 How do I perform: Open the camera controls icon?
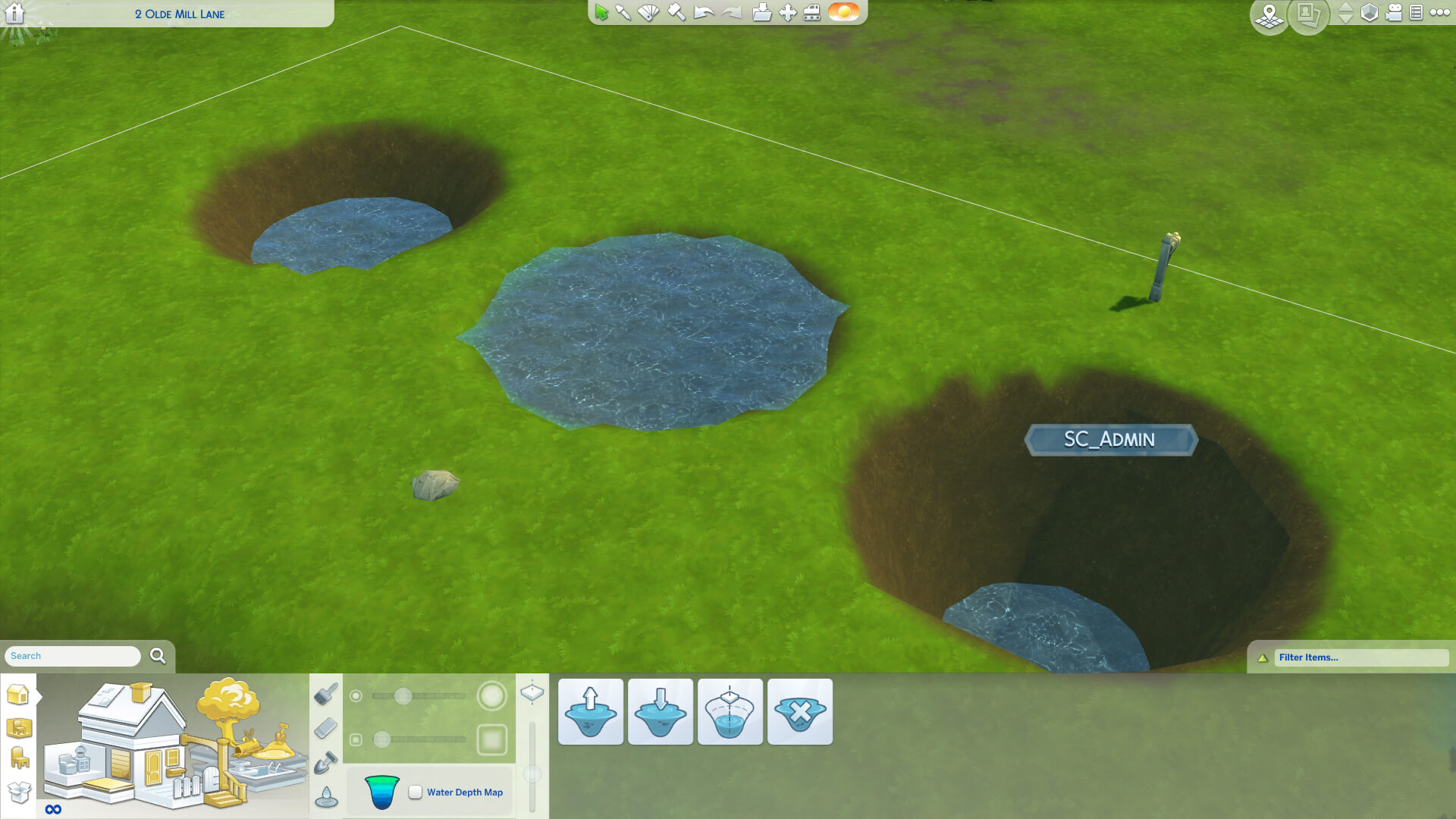[1394, 13]
